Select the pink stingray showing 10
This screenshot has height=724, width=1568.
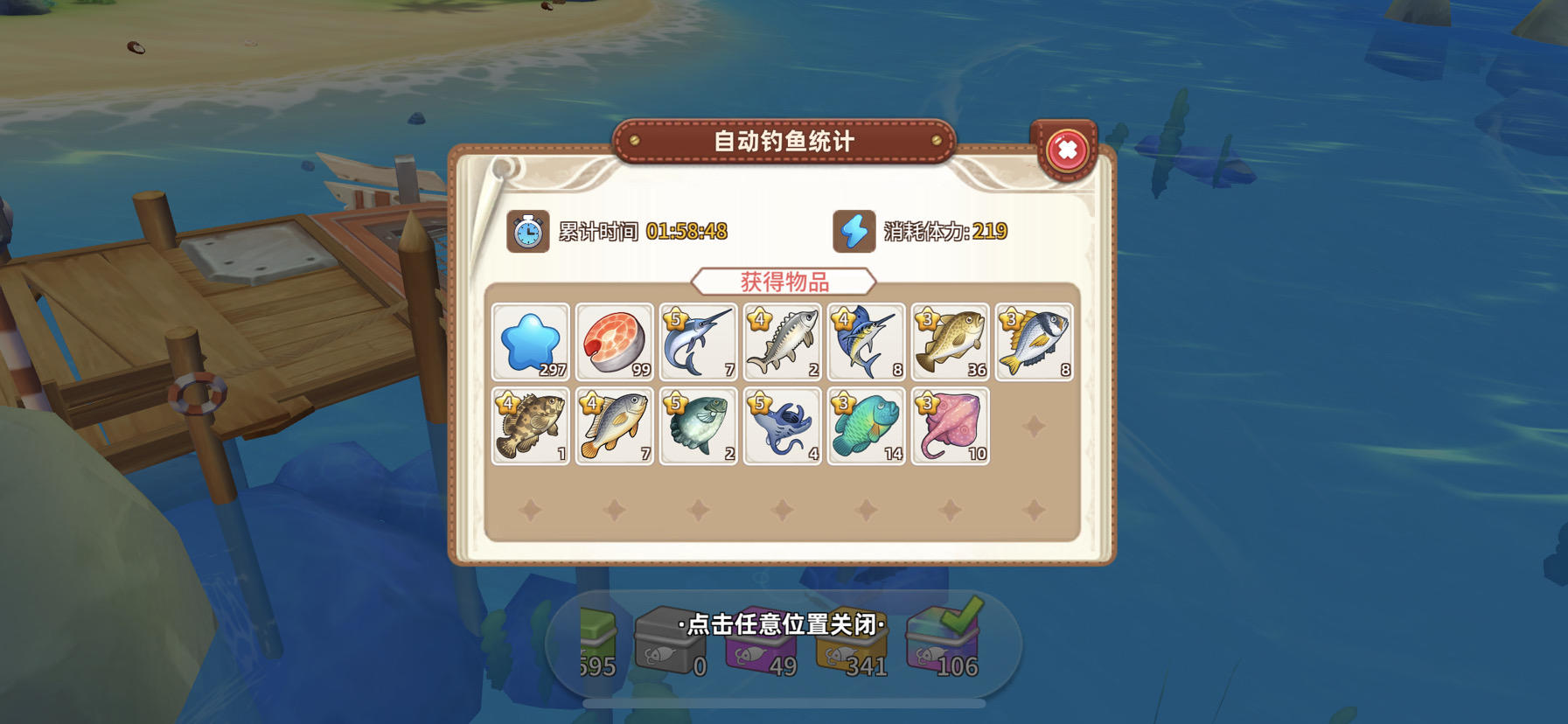tap(950, 427)
